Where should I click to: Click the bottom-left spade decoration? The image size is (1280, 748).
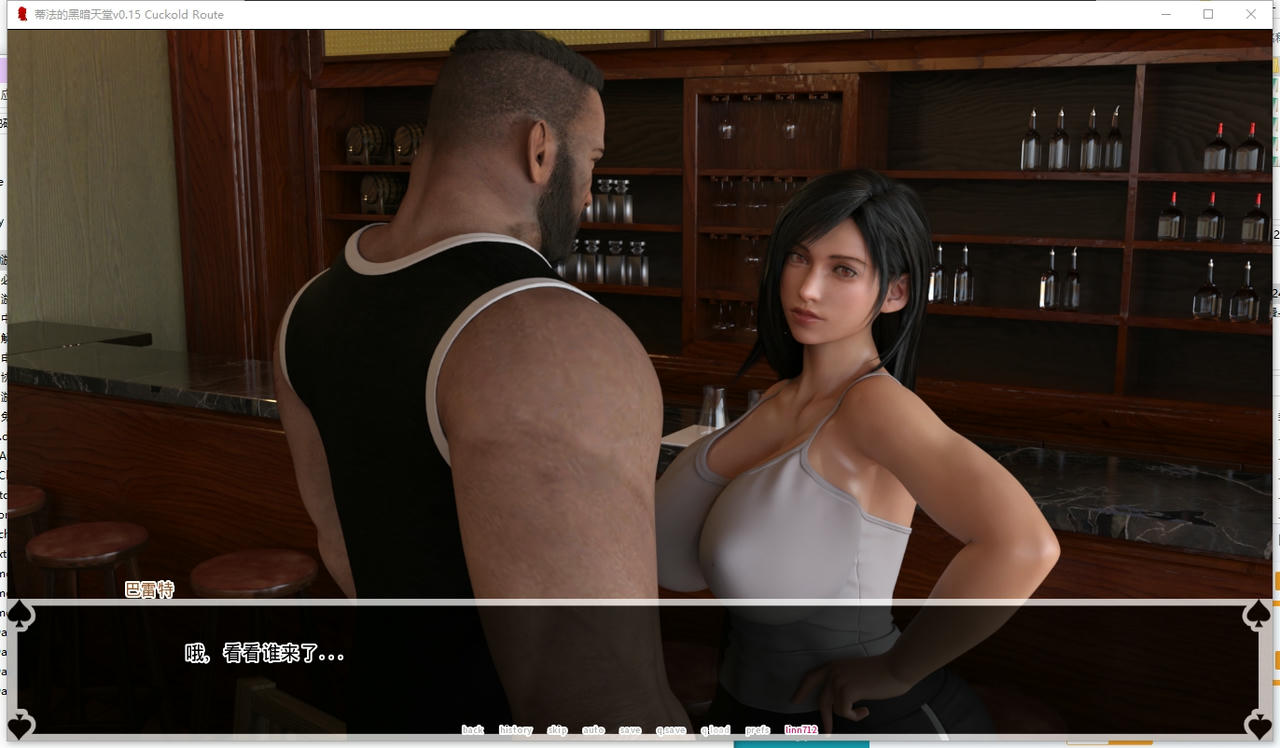tap(19, 724)
